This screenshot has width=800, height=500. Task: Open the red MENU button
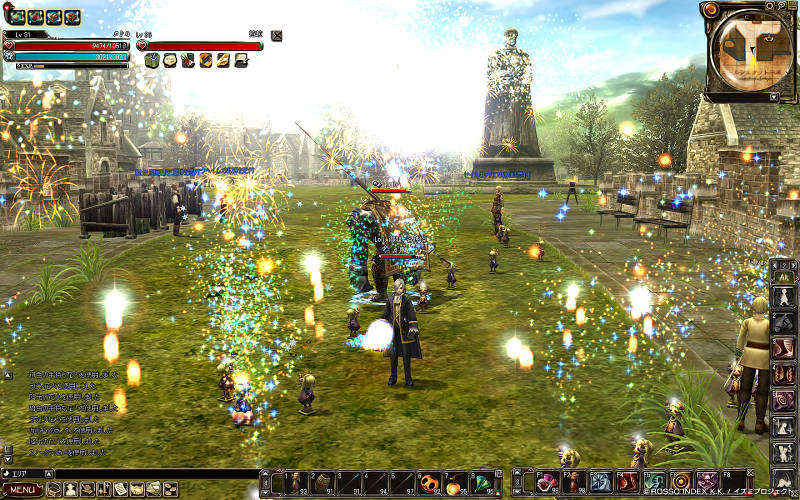[22, 490]
